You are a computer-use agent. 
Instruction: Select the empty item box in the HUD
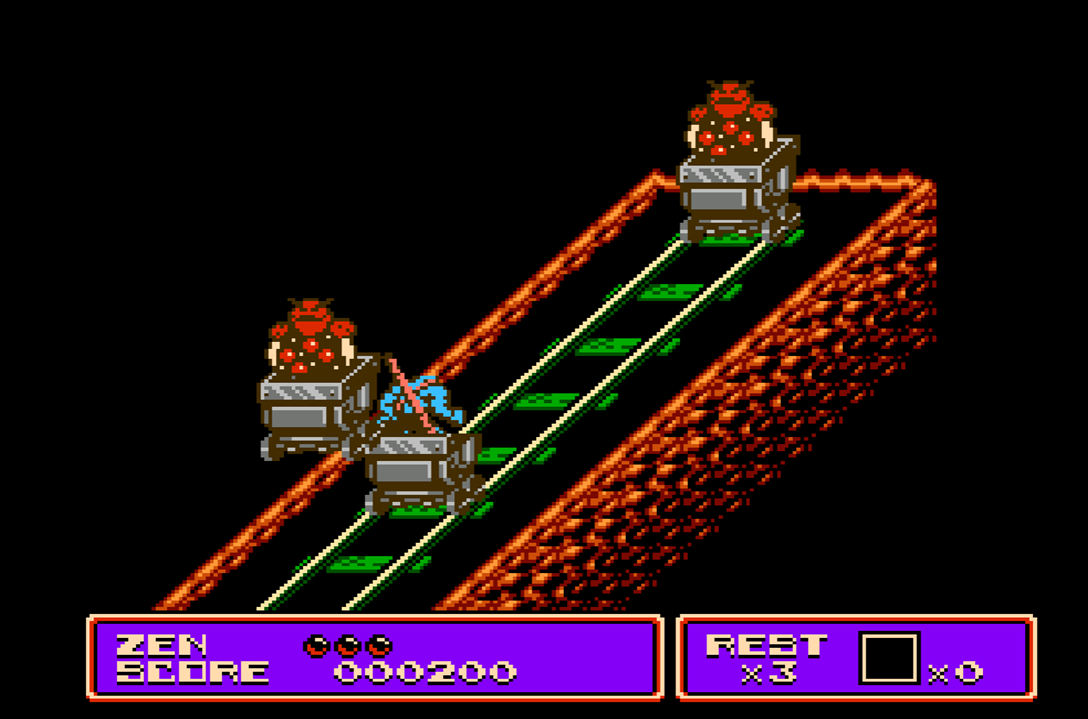click(888, 658)
